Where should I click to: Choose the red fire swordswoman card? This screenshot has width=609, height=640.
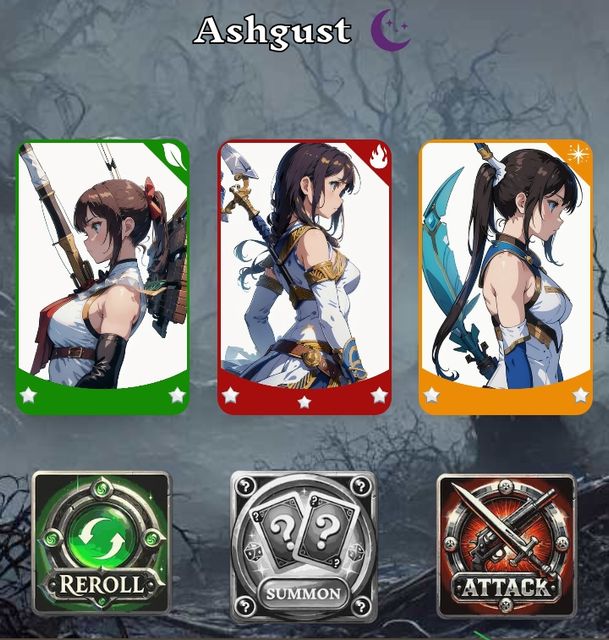pos(305,276)
